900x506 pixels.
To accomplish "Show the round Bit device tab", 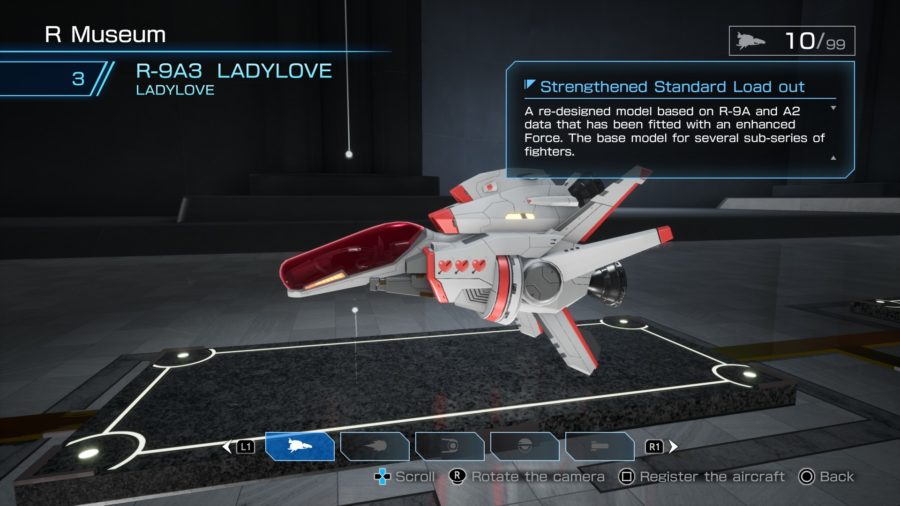I will click(524, 446).
